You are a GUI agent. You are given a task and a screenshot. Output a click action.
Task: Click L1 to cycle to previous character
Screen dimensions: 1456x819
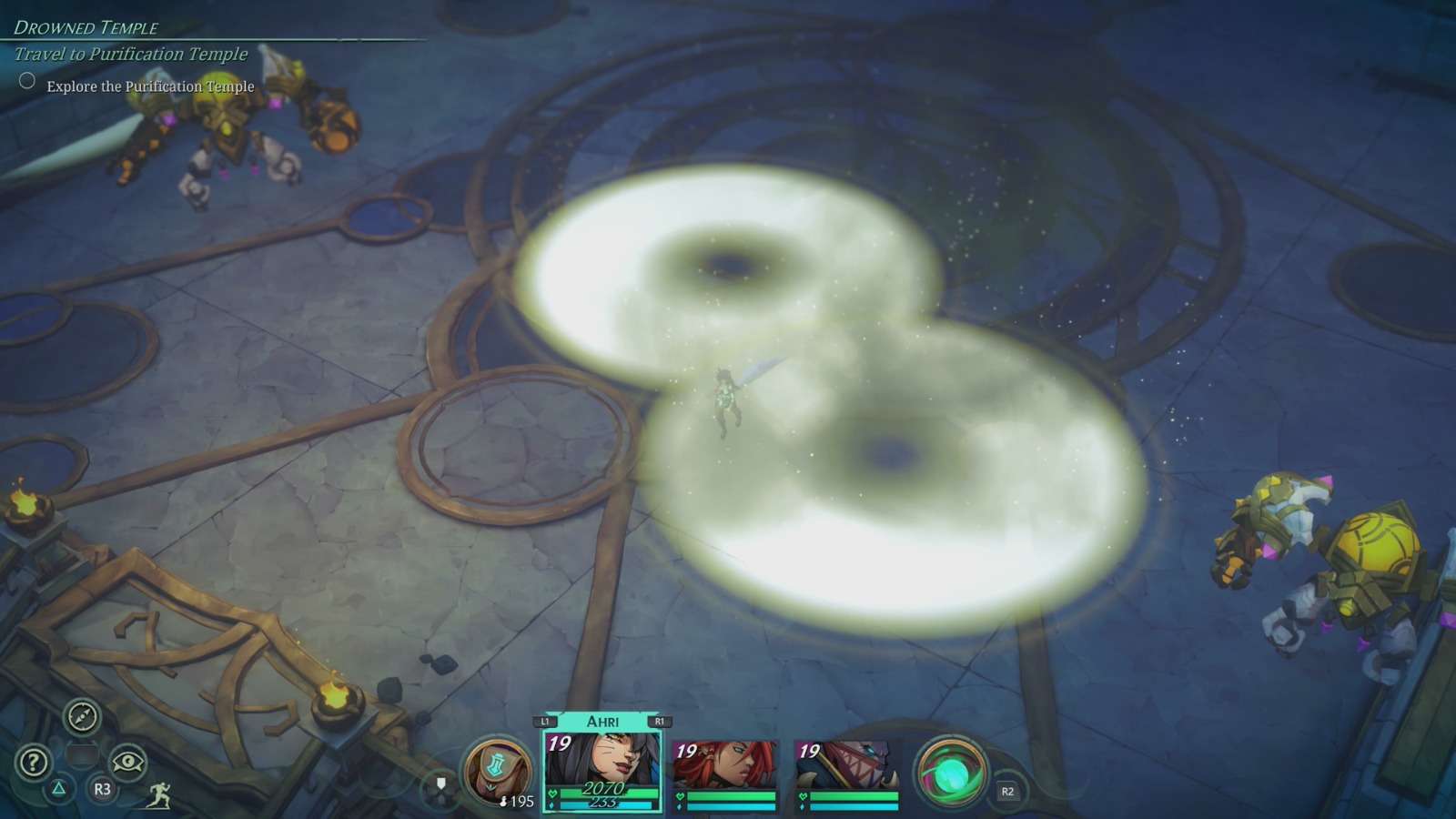[543, 719]
